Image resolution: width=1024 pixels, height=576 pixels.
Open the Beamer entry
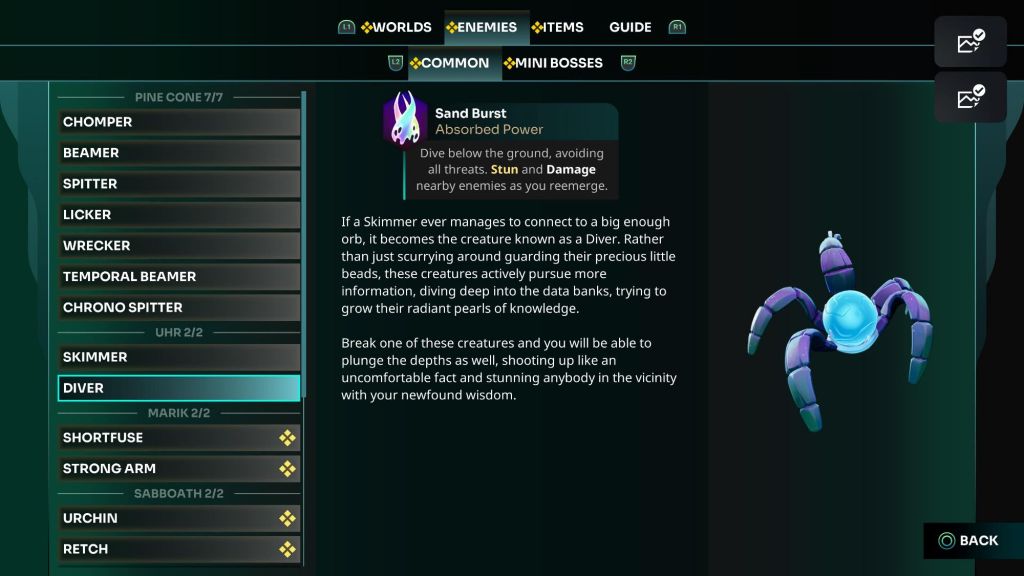(x=179, y=153)
